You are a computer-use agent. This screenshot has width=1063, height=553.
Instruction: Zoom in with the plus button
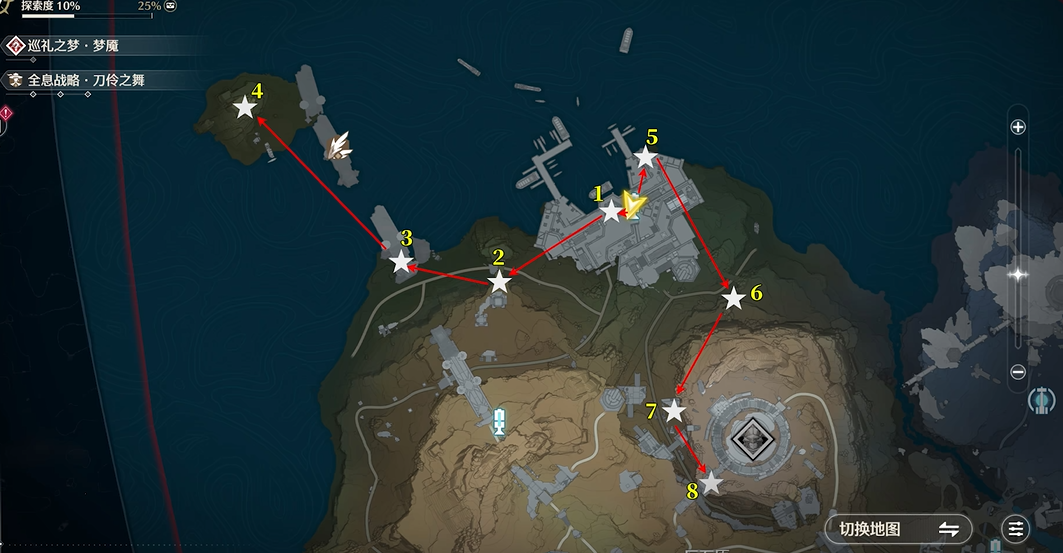1018,127
